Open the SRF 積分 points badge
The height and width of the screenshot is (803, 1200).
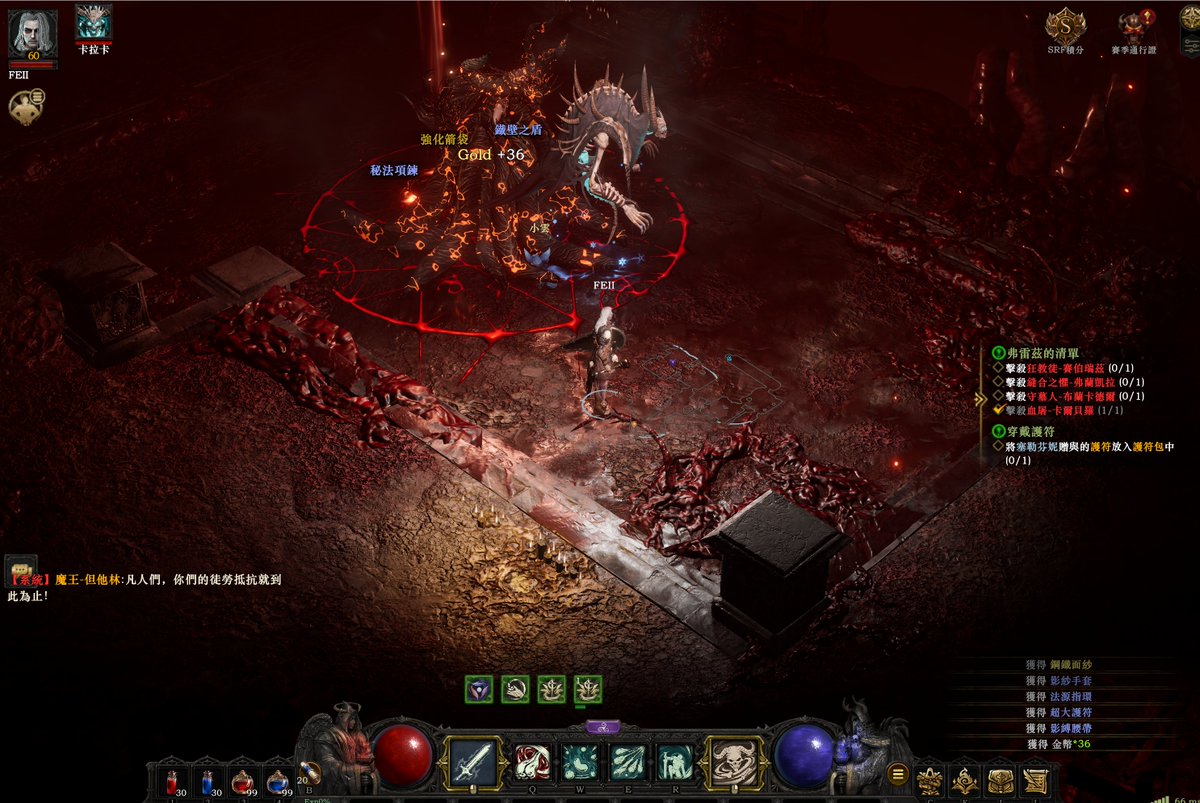pos(1064,25)
